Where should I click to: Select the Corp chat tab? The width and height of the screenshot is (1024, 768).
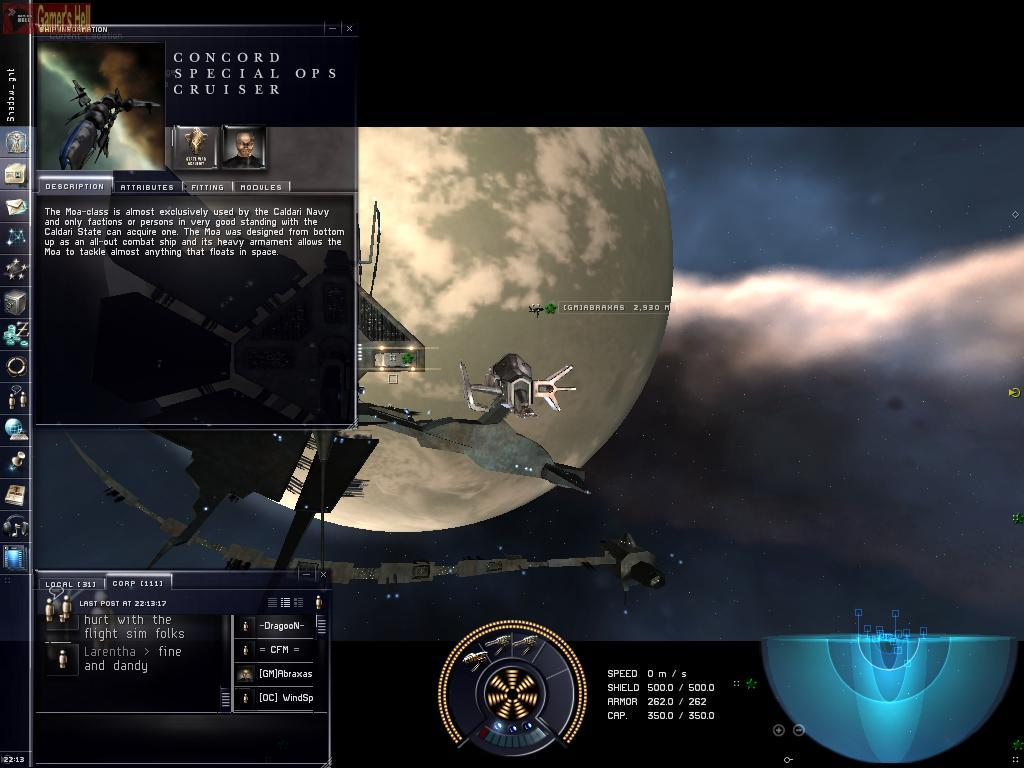coord(137,583)
